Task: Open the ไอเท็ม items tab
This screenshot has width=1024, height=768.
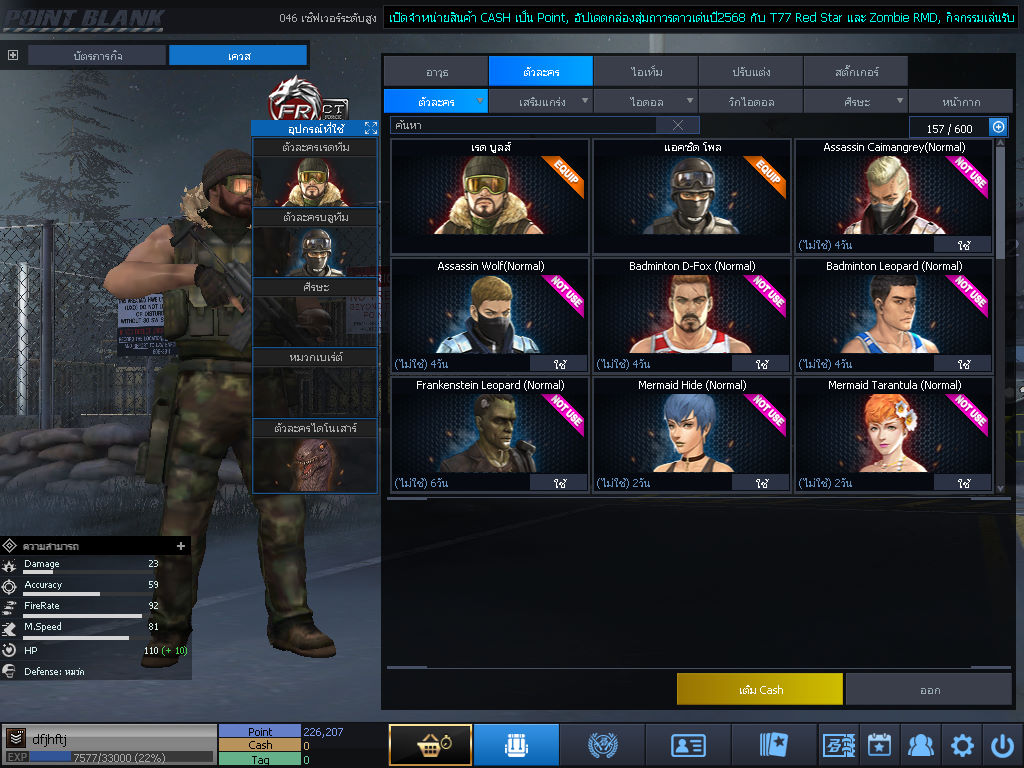Action: 646,71
